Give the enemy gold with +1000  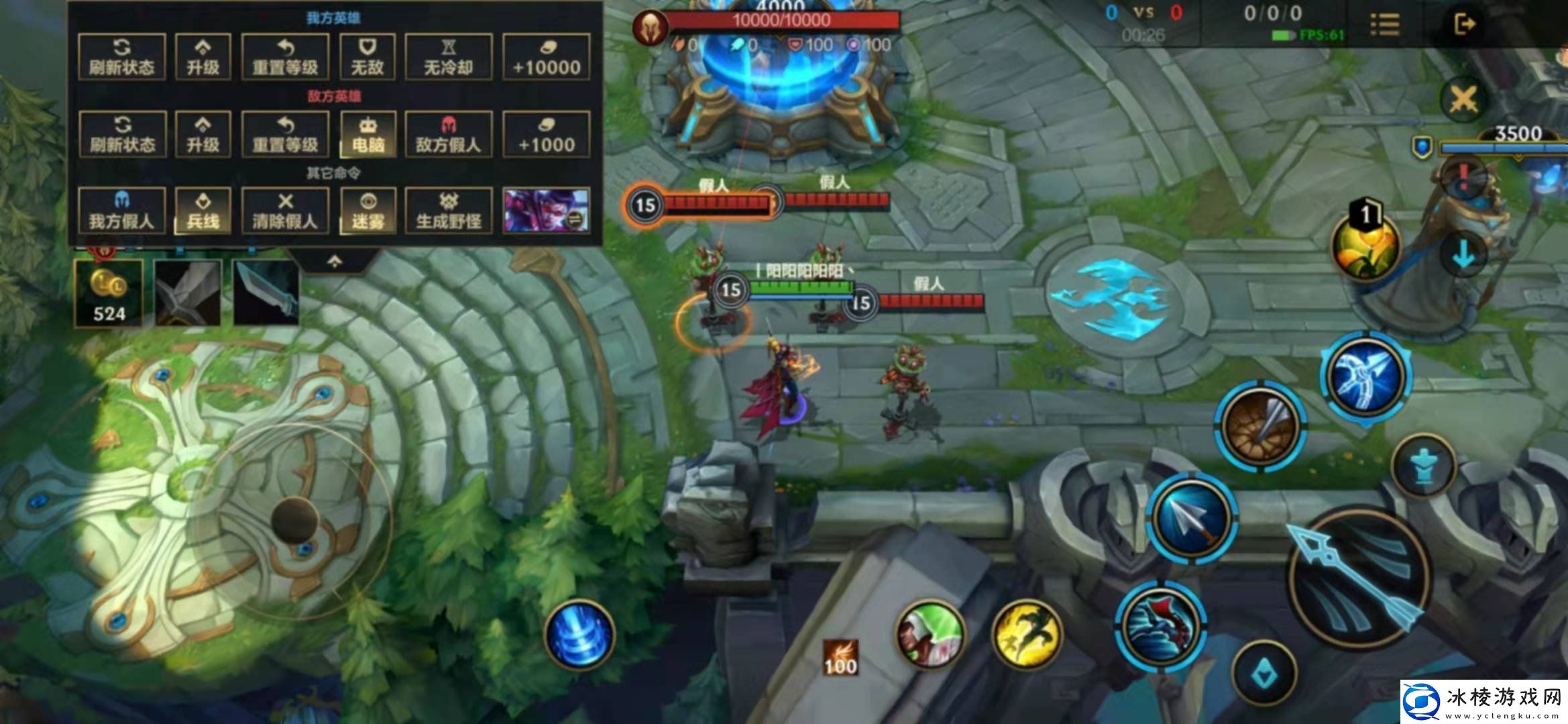[546, 134]
